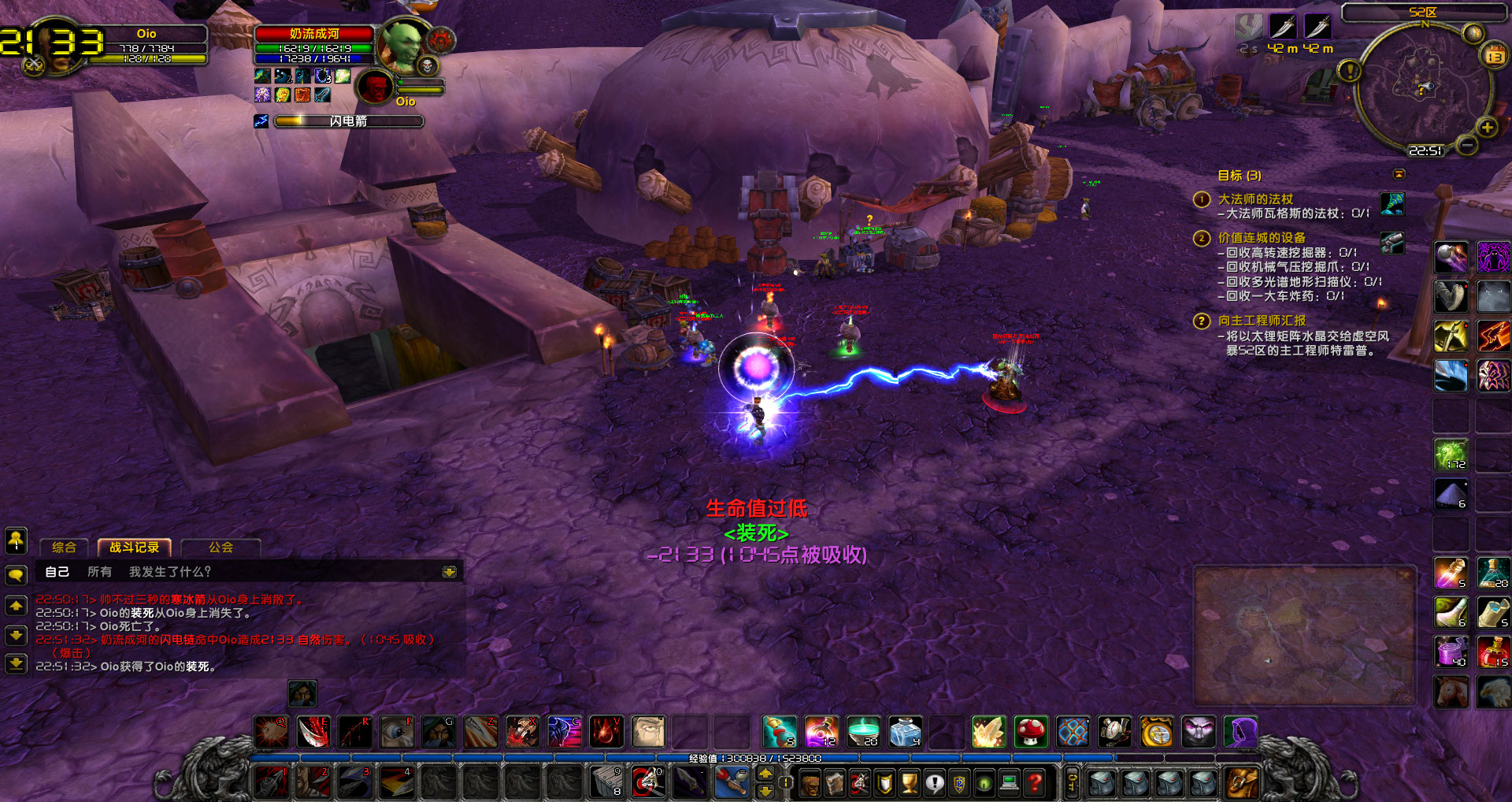This screenshot has height=802, width=1512.
Task: Open the backpack bag slot
Action: 1242,782
